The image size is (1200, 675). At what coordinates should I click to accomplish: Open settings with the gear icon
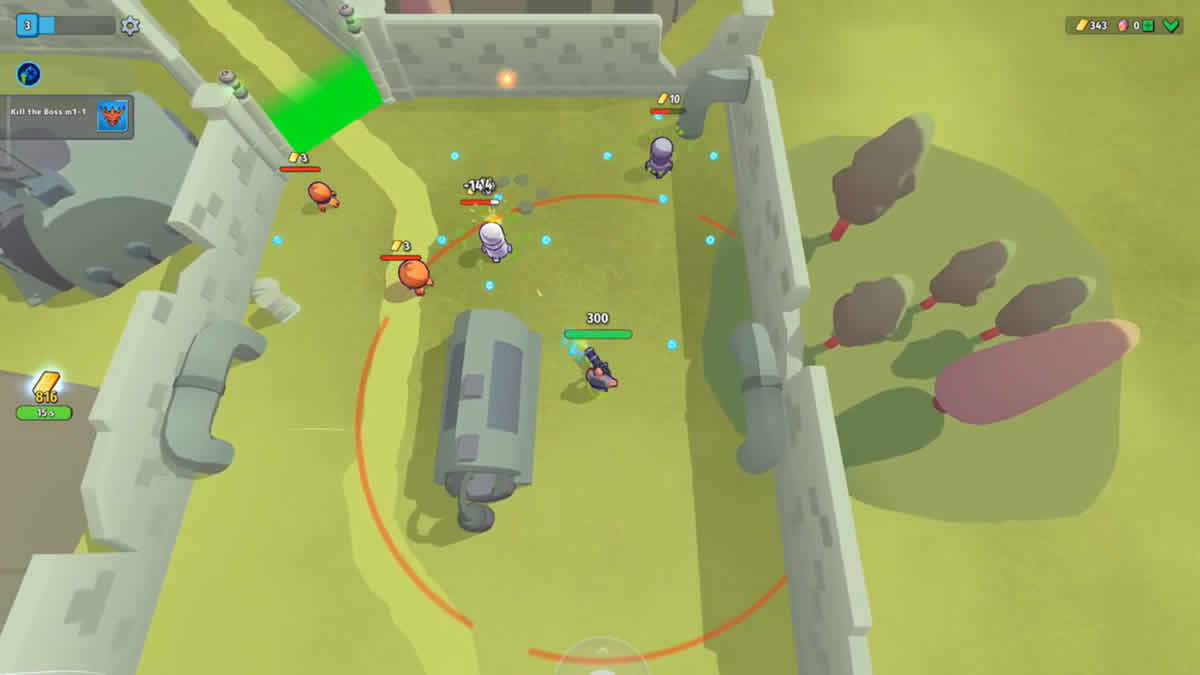(130, 26)
